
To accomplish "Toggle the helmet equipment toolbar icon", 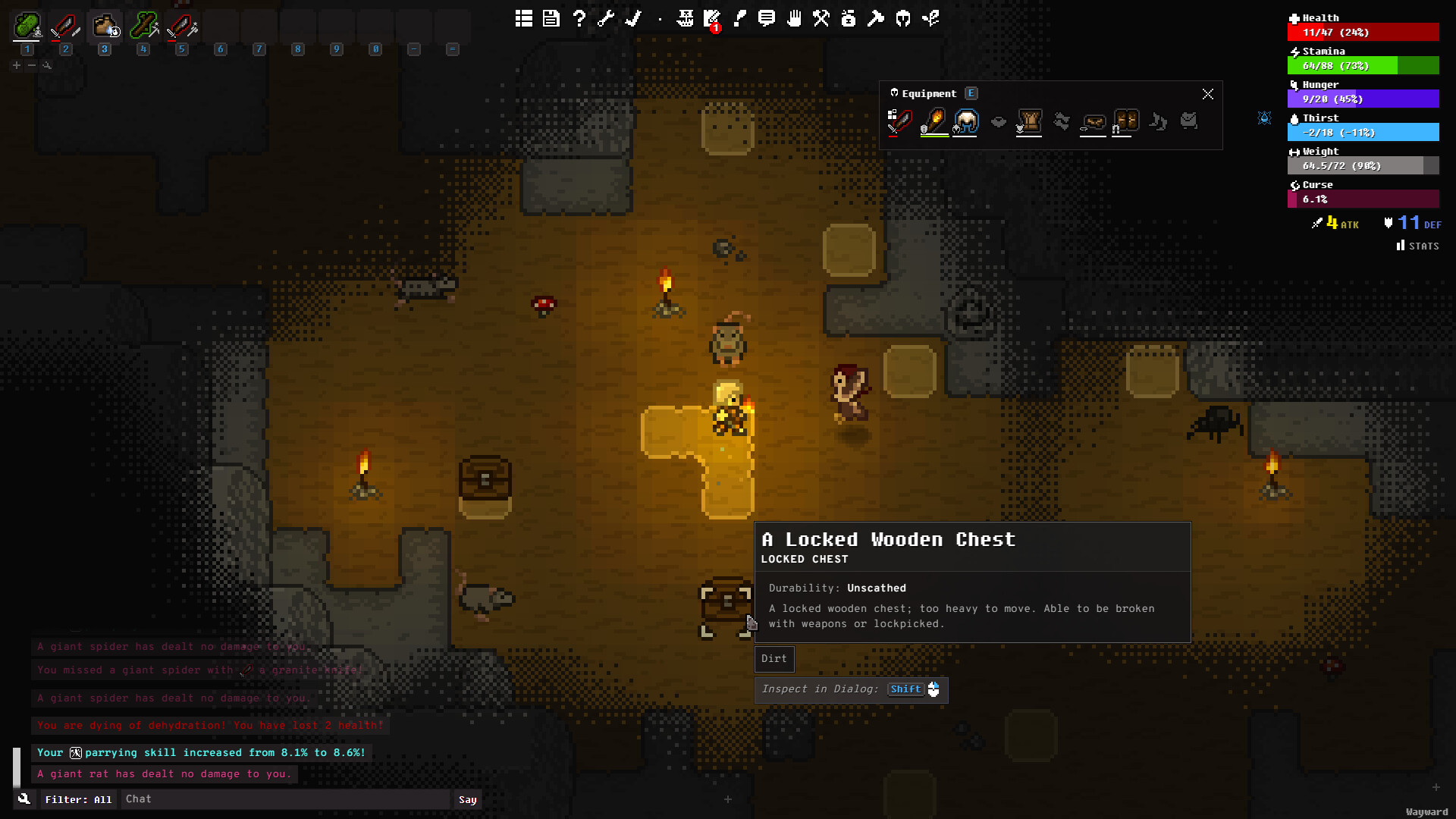I will (903, 18).
